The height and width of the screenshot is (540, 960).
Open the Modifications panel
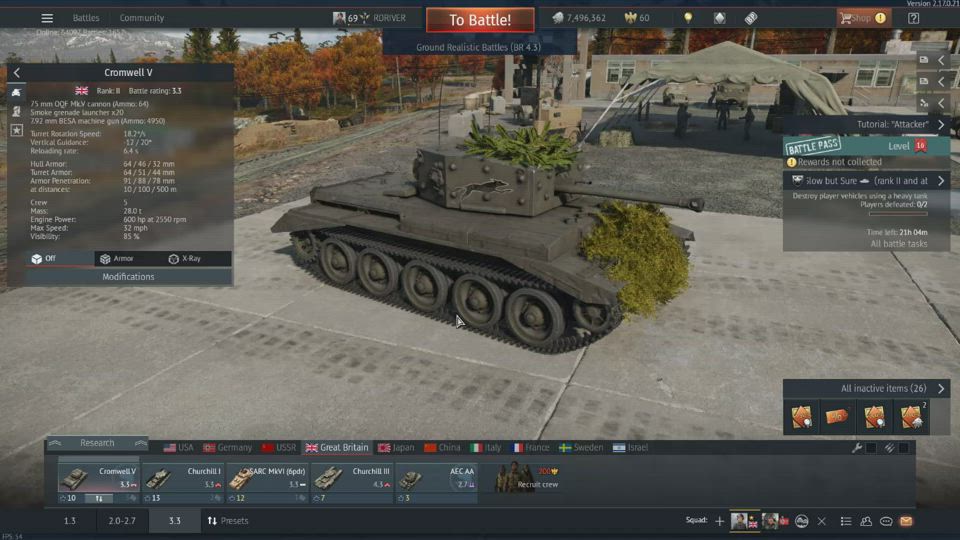tap(128, 276)
